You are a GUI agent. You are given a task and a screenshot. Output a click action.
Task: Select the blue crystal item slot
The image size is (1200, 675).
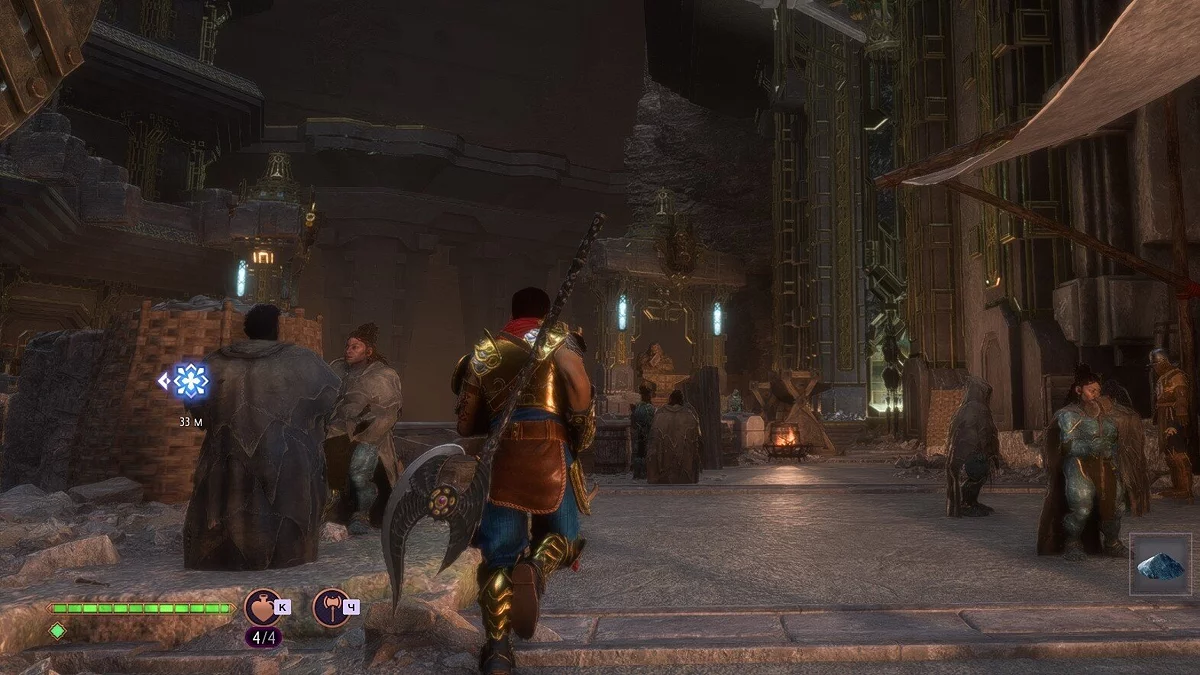(1160, 565)
